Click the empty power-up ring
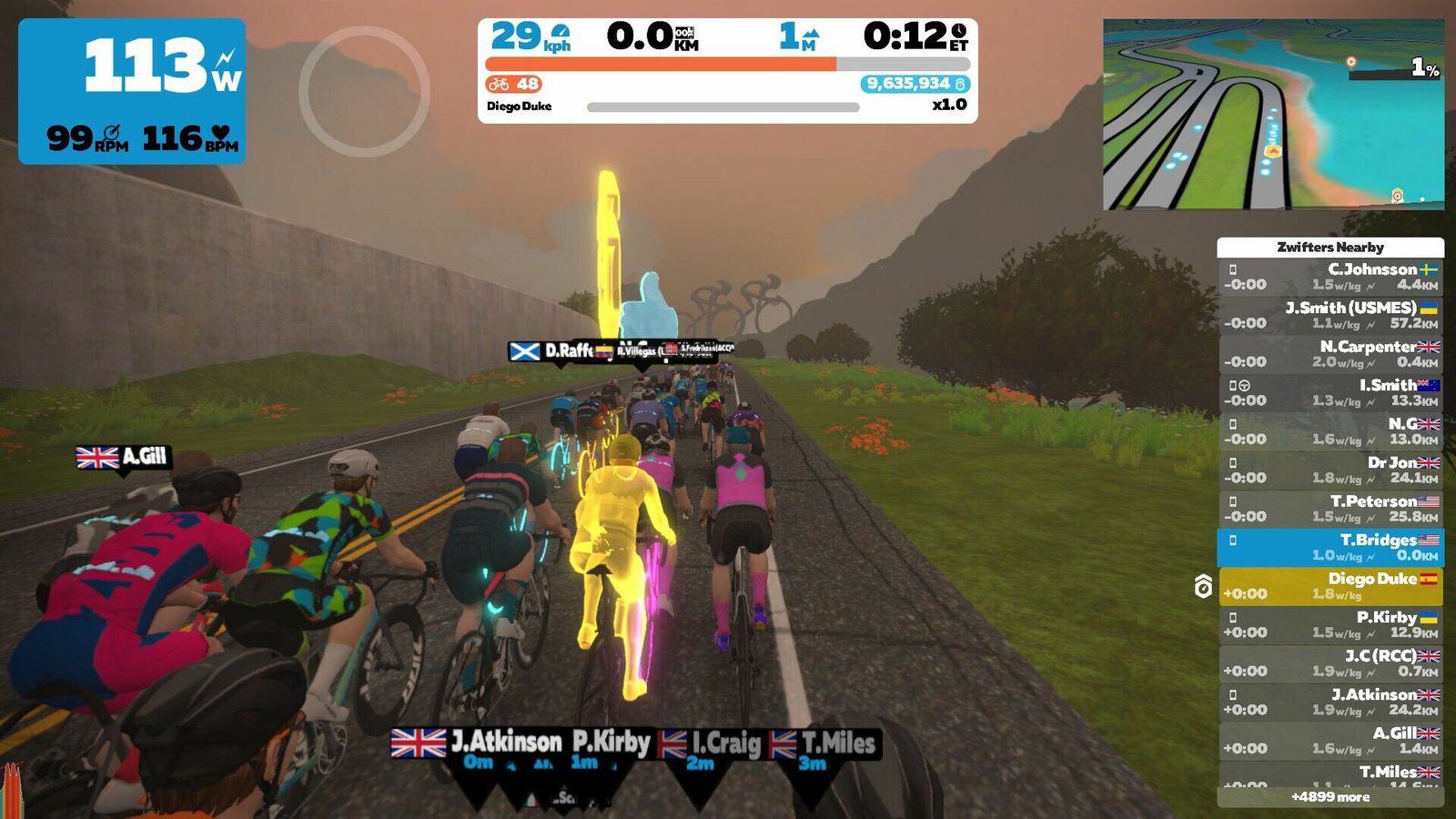 (x=364, y=91)
